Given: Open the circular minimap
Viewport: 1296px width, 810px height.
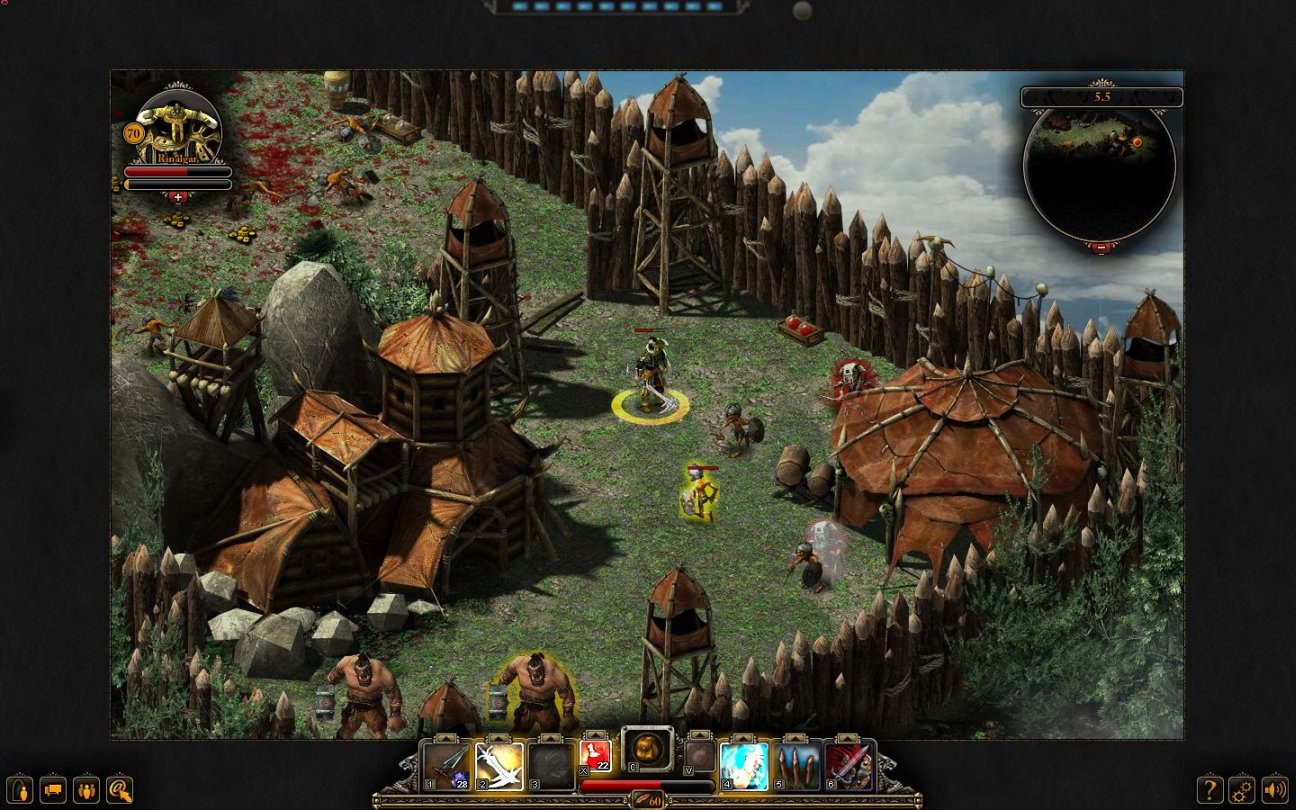Looking at the screenshot, I should pos(1099,170).
